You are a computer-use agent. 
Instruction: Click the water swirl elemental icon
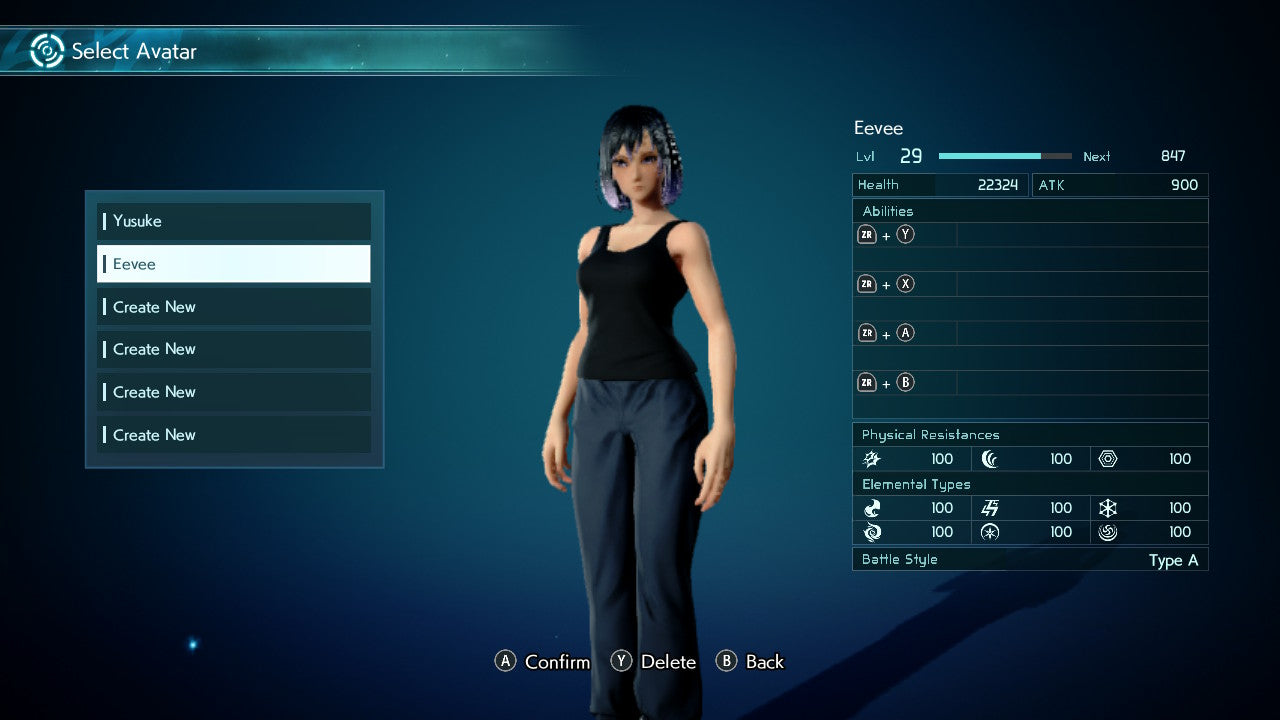[x=871, y=532]
